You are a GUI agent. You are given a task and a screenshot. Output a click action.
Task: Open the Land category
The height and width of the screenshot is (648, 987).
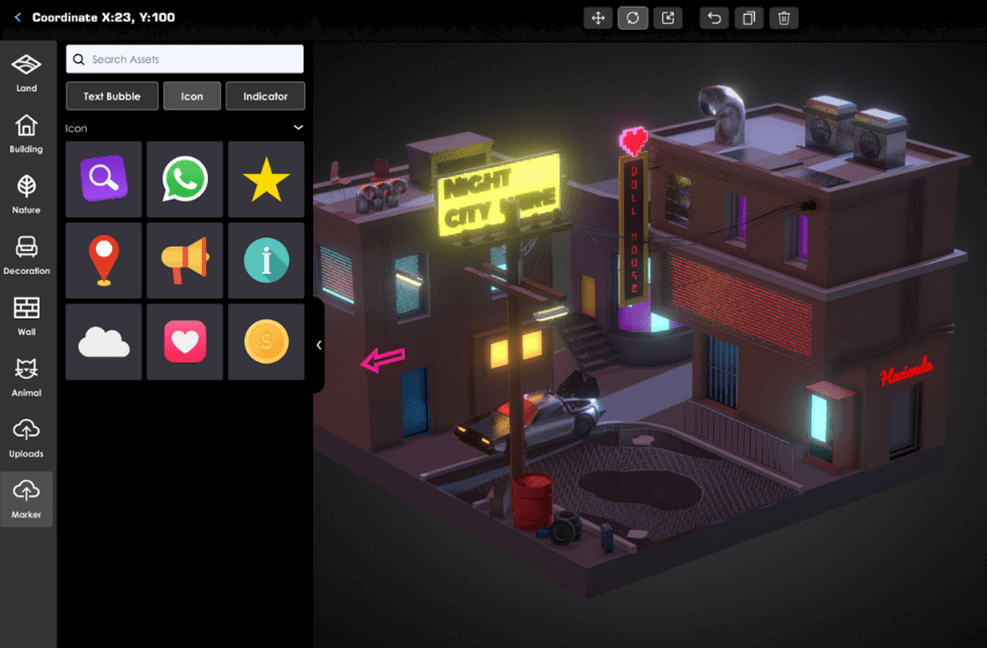click(27, 73)
